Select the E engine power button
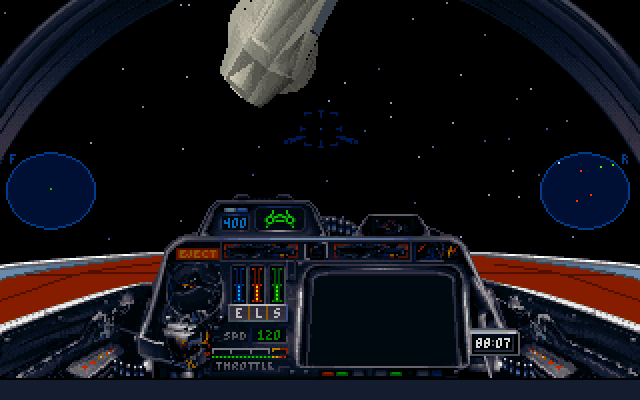 [239, 313]
